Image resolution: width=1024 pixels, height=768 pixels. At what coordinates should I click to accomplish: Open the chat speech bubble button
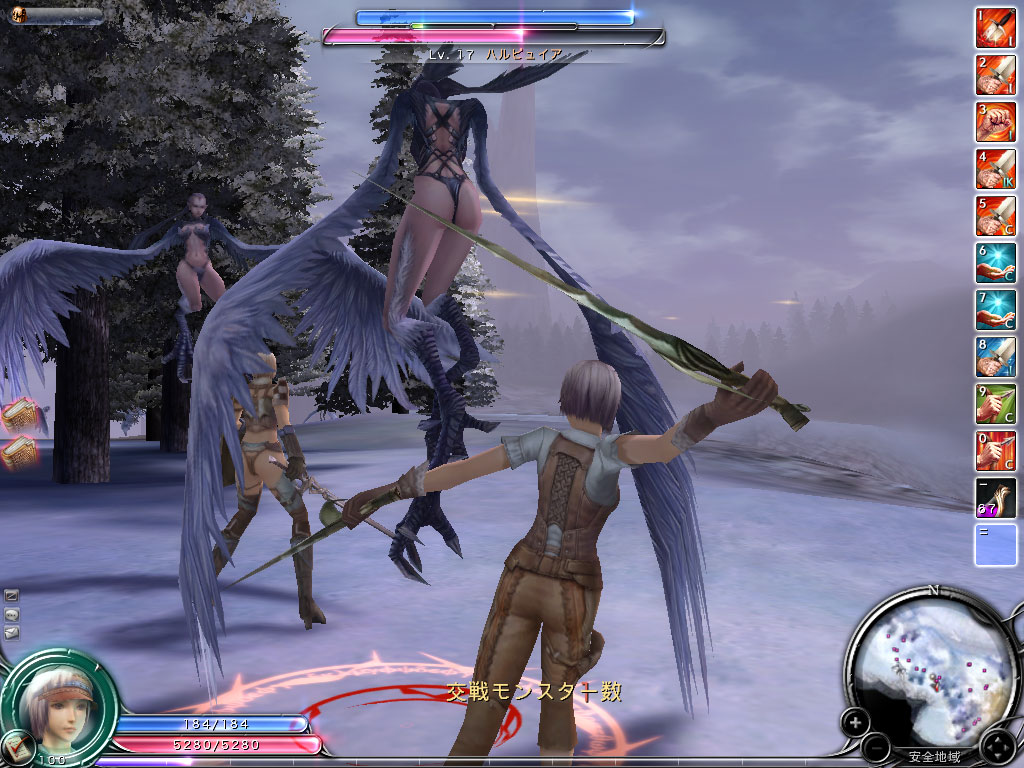point(11,614)
